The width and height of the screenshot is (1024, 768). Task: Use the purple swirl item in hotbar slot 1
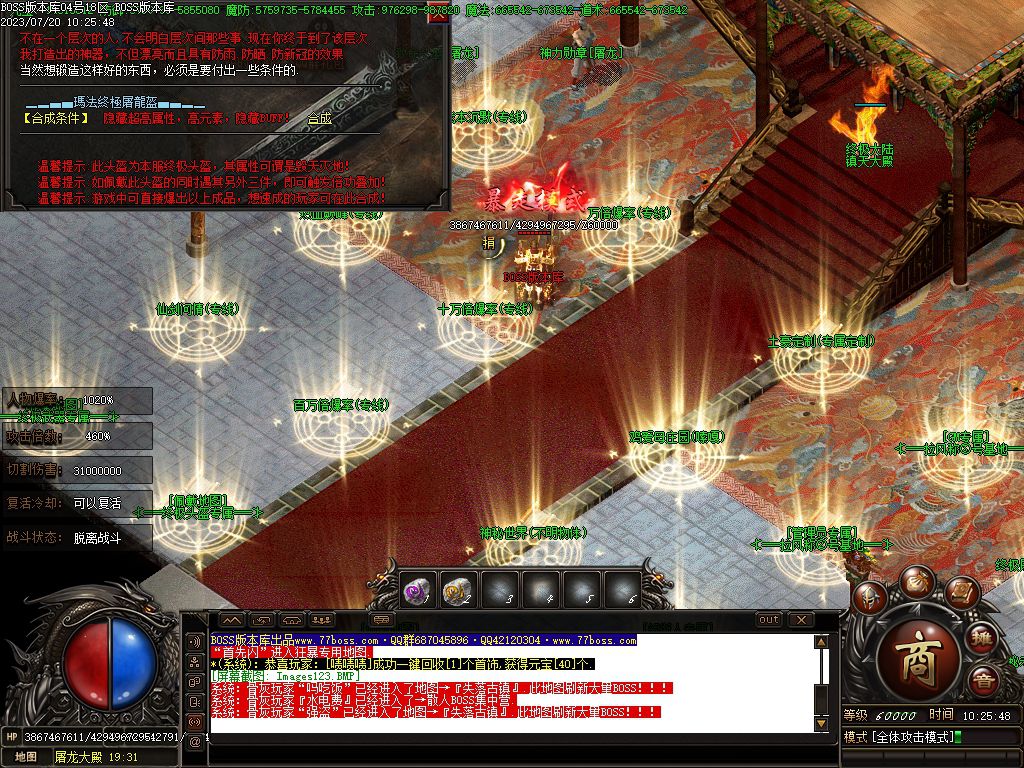point(416,592)
